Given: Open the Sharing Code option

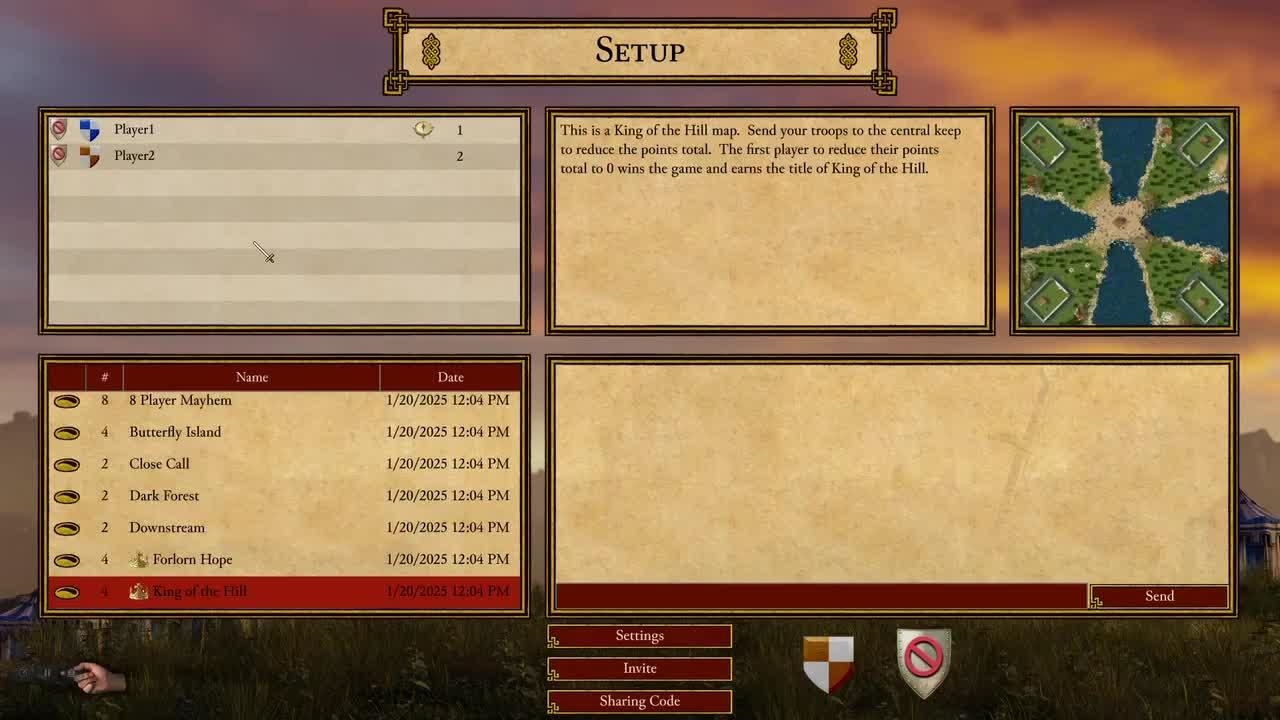Looking at the screenshot, I should click(x=640, y=701).
